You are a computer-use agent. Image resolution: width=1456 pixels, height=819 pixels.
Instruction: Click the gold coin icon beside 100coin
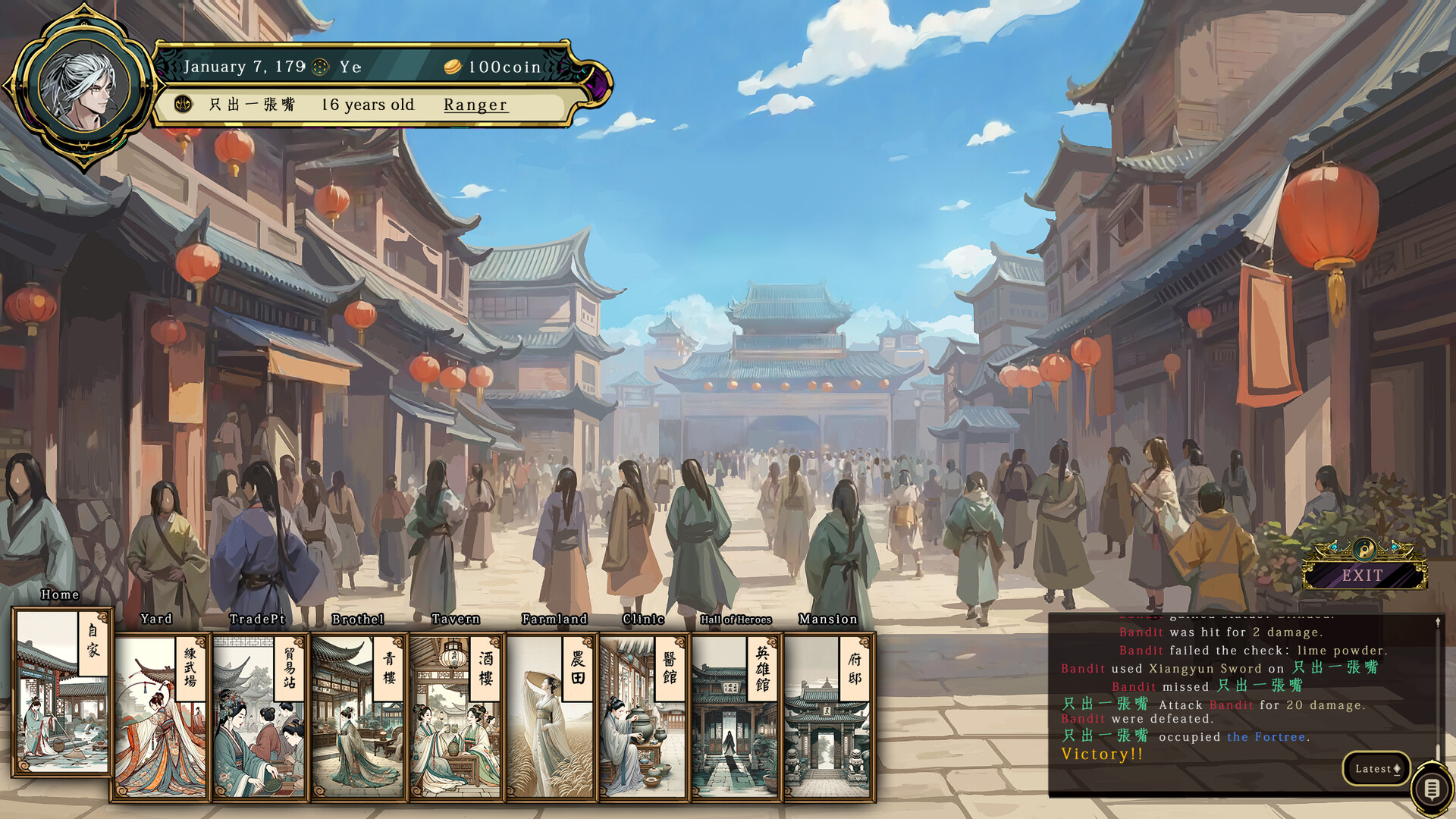pyautogui.click(x=453, y=67)
